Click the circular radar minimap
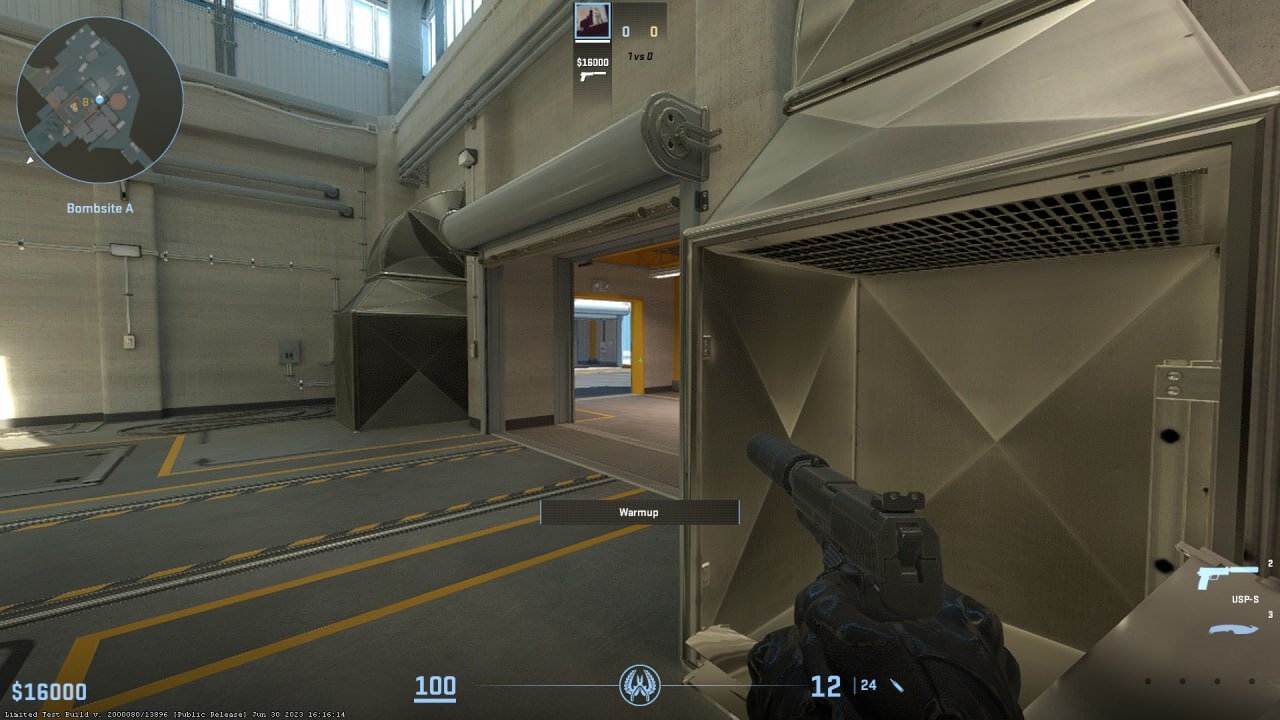 pos(99,99)
